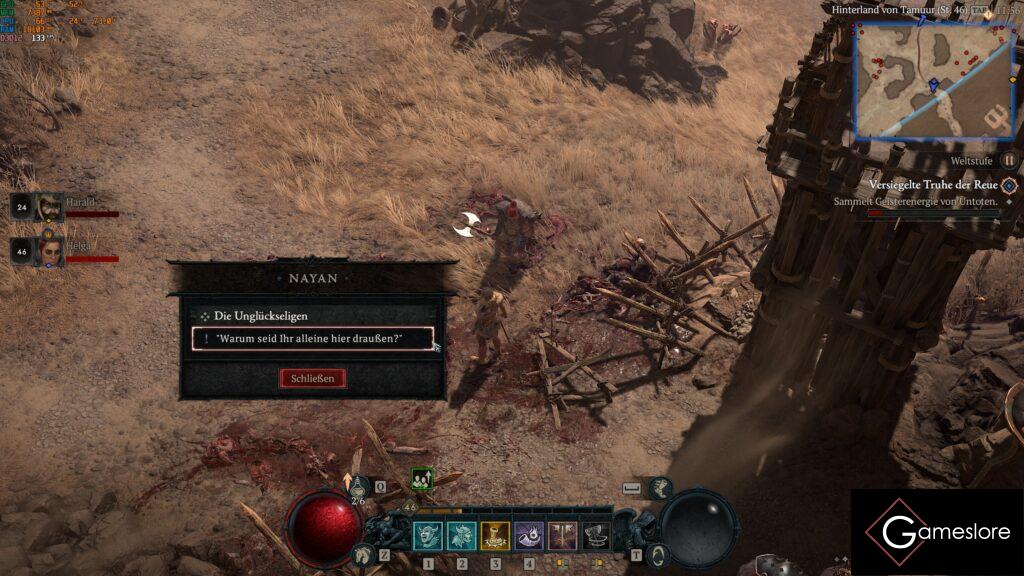Screen dimensions: 1024x576
Task: Activate the golden totem skill
Action: [x=495, y=537]
